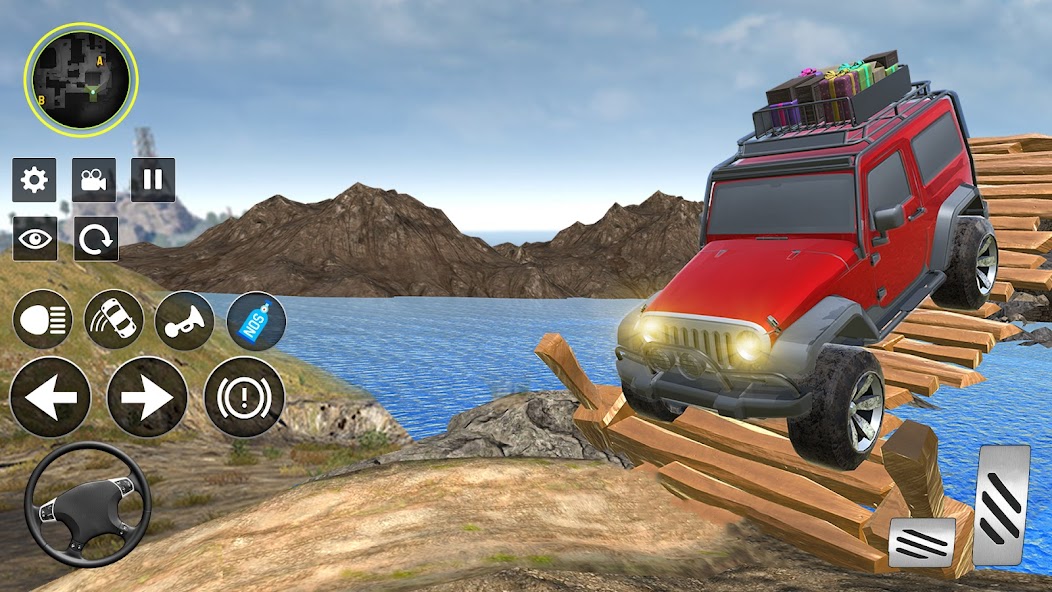Activate the car drift control icon
Screen dimensions: 1052x592
[113, 320]
